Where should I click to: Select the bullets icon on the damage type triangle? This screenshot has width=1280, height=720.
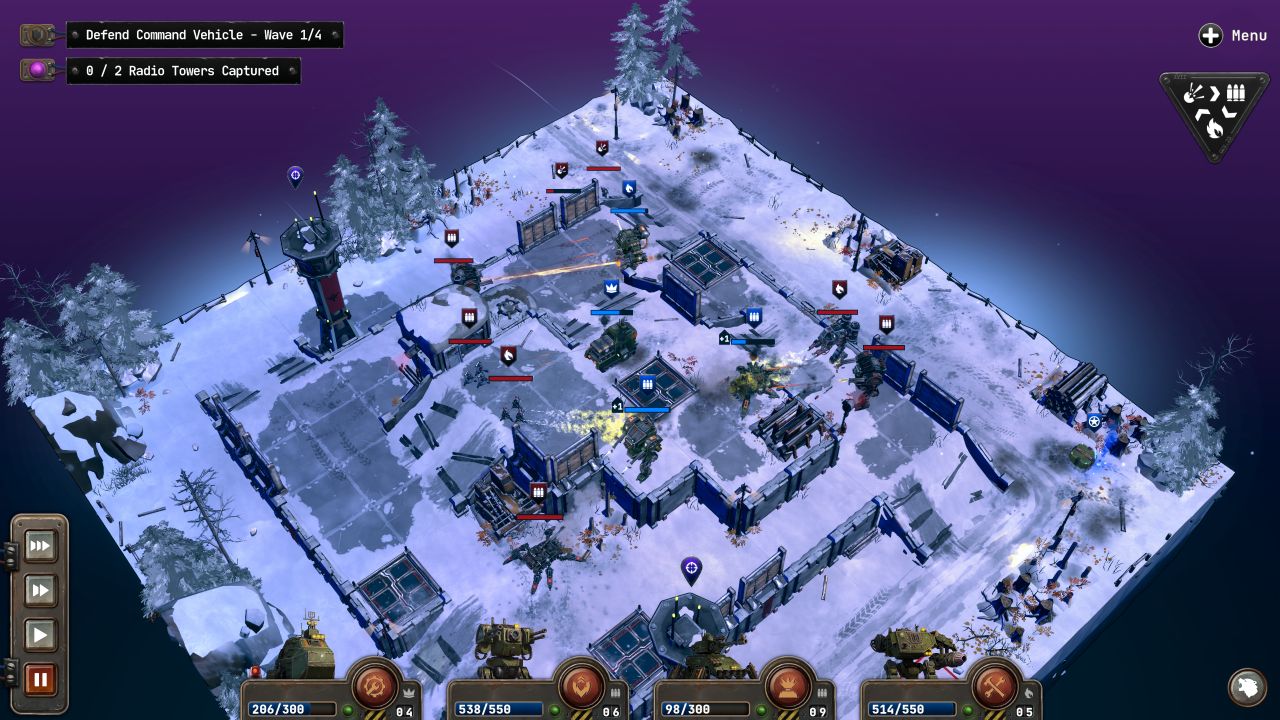1236,93
